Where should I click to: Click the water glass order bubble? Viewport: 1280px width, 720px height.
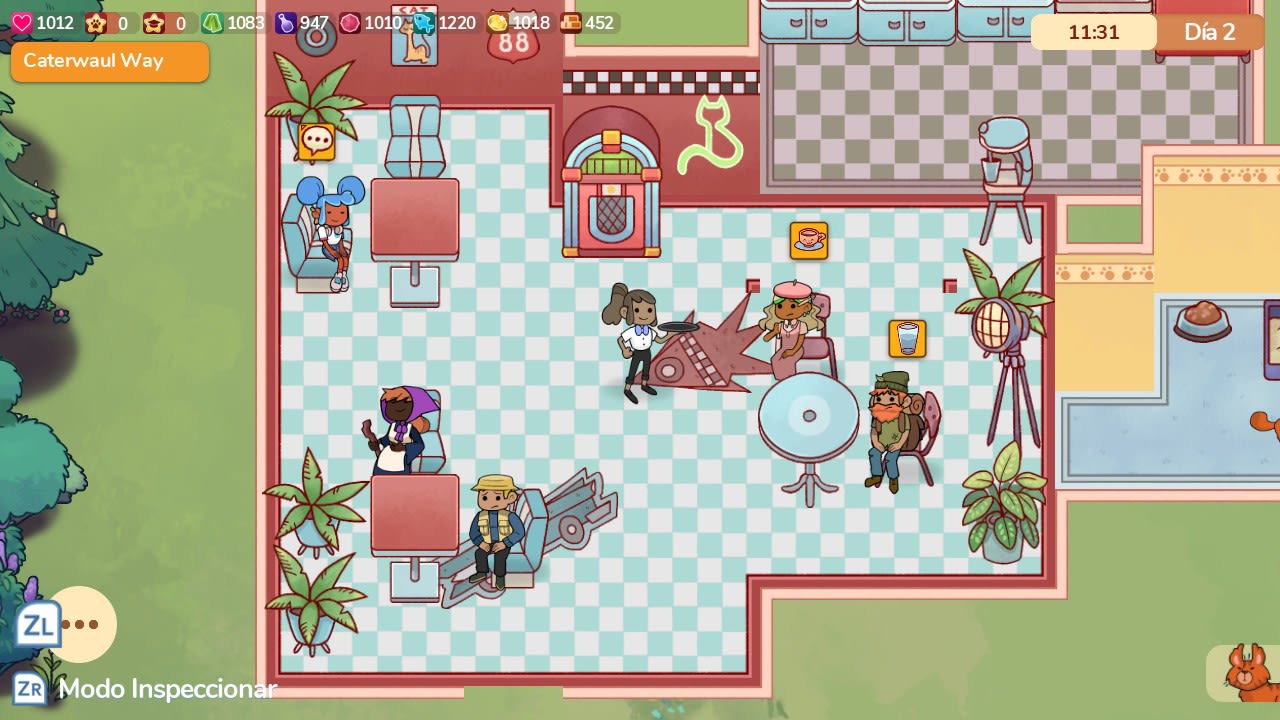tap(905, 338)
